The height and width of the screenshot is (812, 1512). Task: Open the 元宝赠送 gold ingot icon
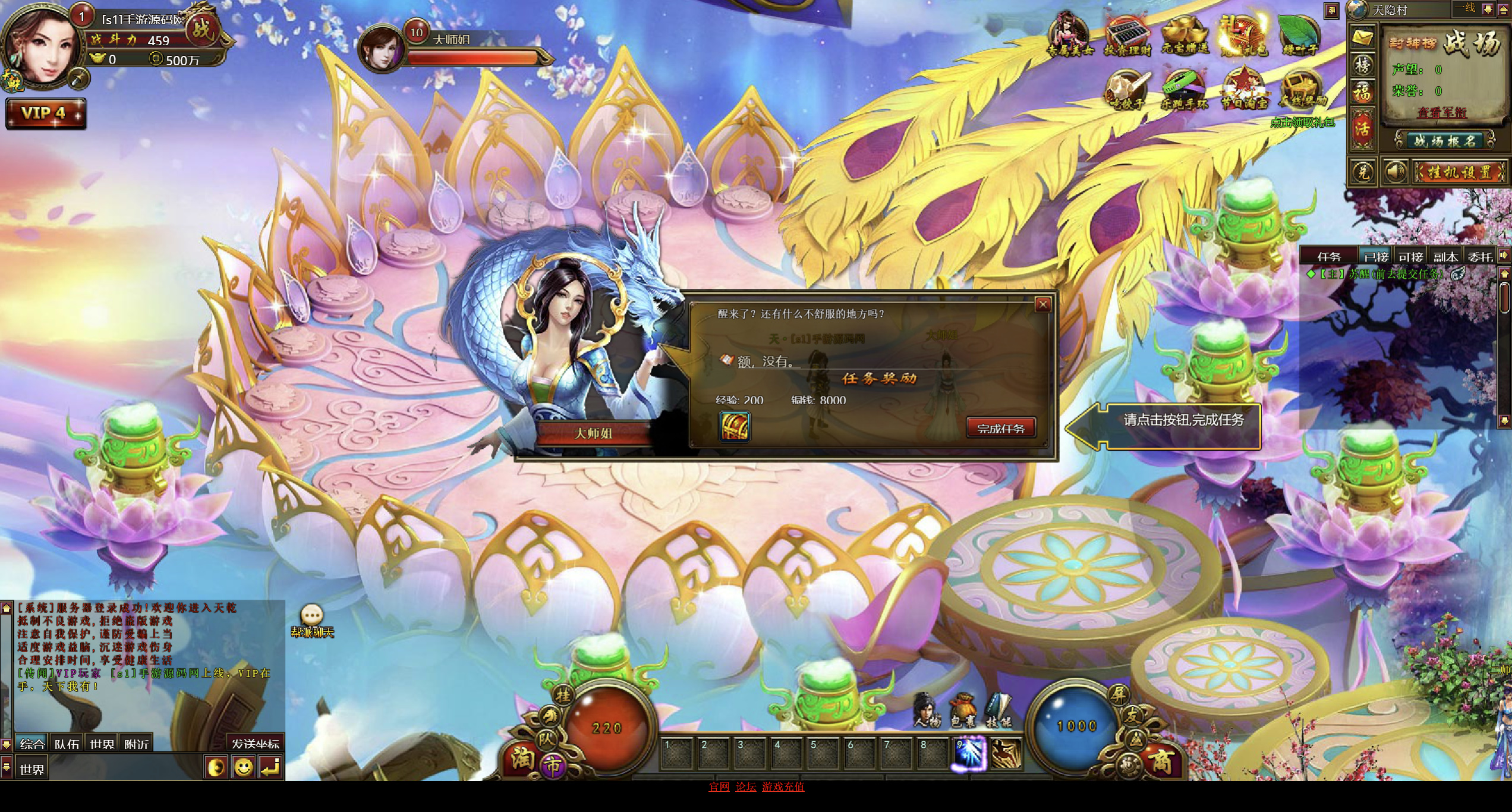coord(1185,36)
